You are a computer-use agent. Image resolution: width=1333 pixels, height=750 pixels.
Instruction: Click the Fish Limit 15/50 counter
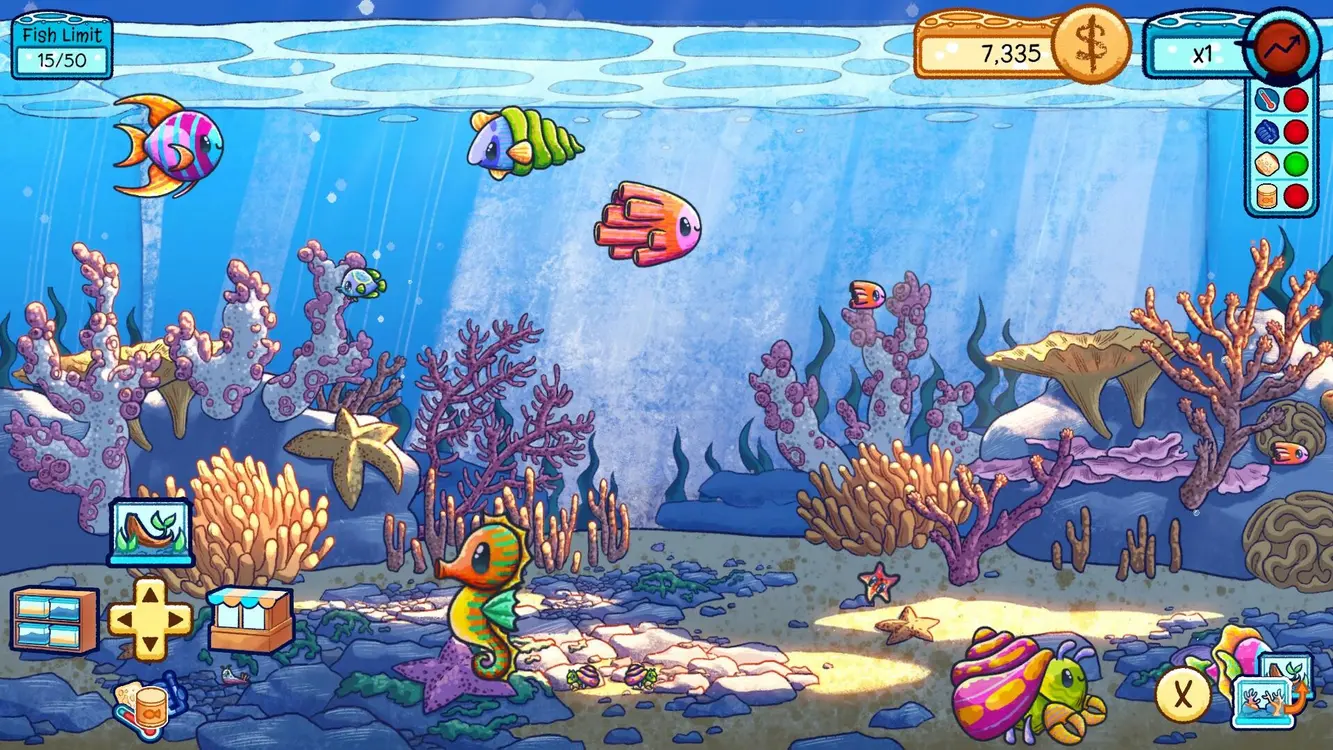pos(60,45)
